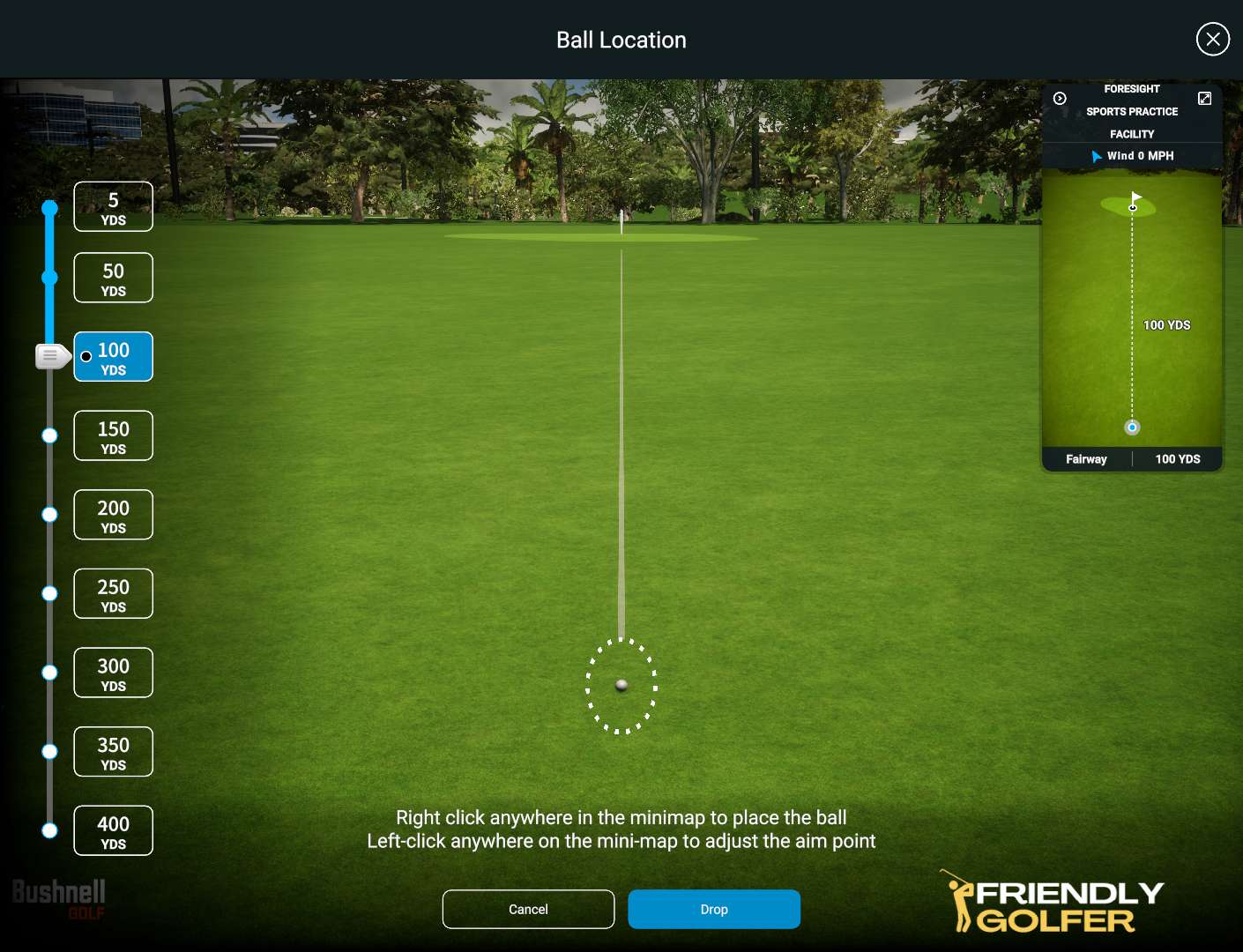Set ball distance to 150 YDS

tap(113, 435)
